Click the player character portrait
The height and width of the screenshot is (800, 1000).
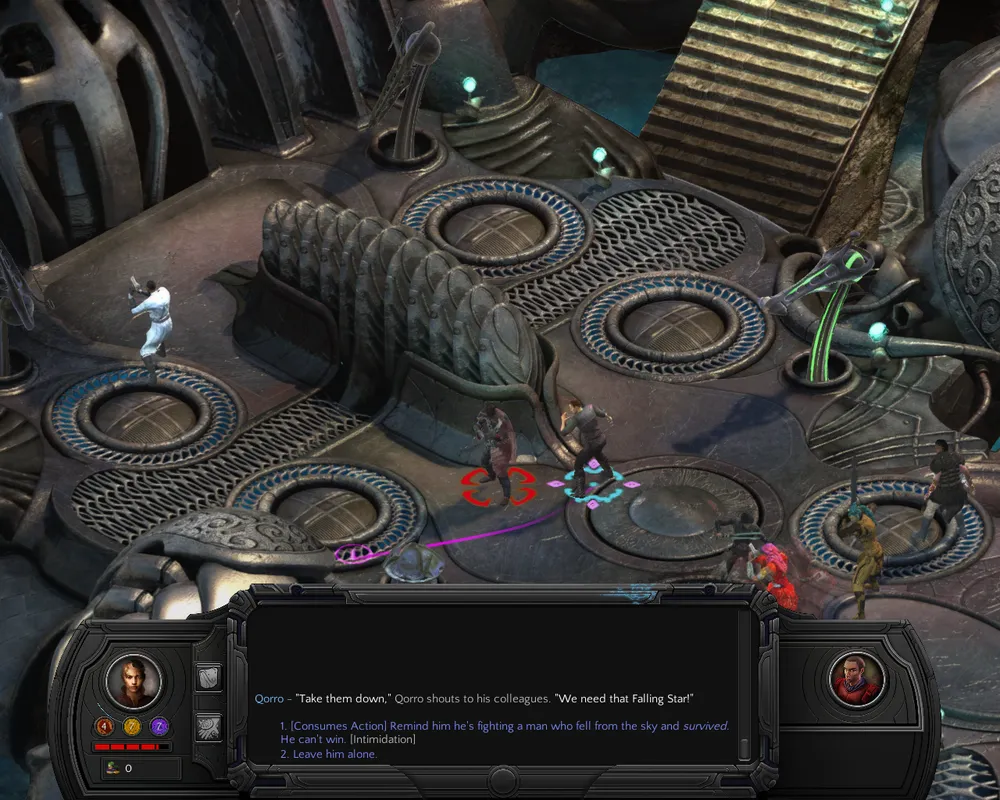(134, 681)
